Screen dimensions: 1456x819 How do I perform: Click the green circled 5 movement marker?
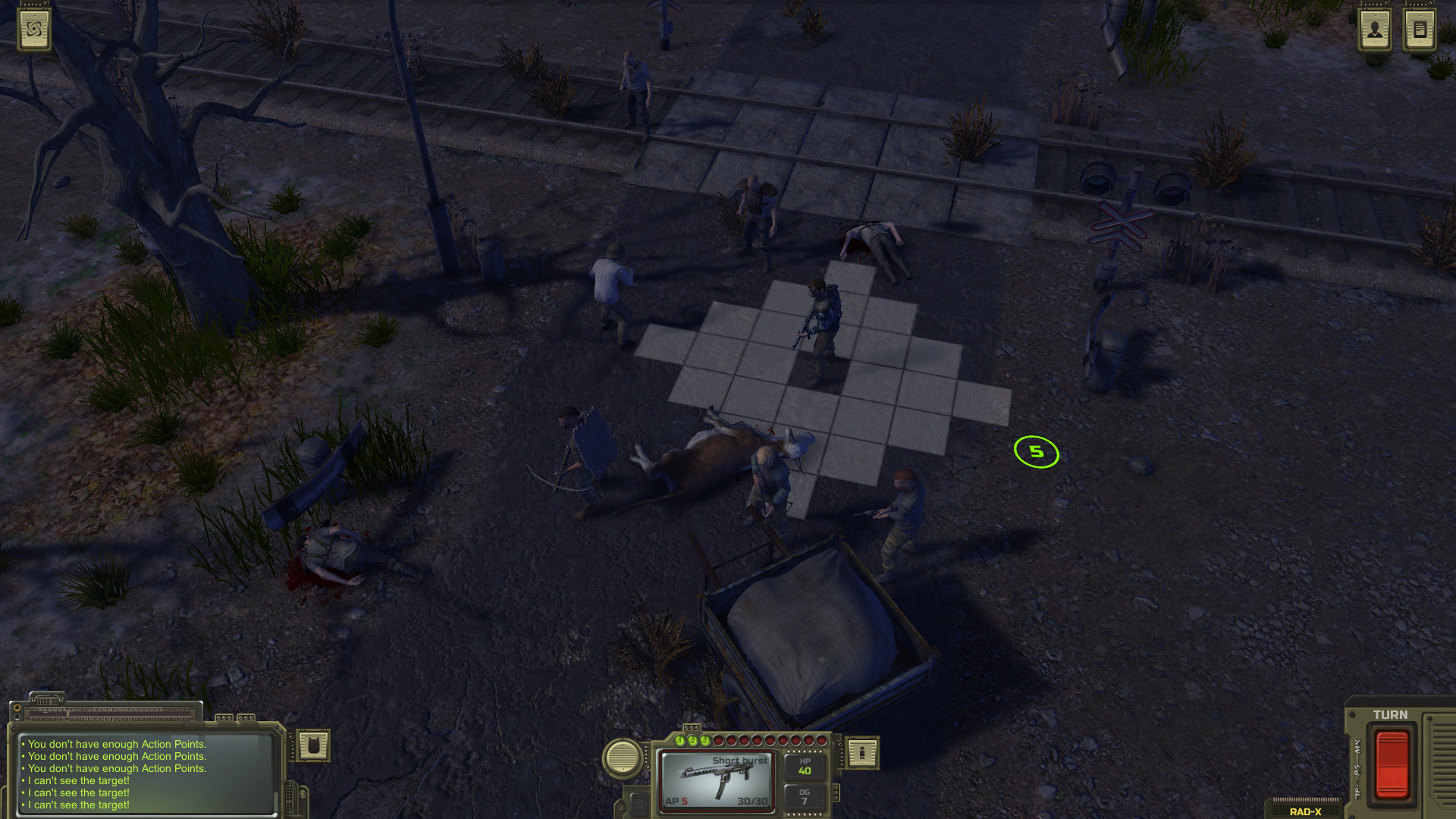coord(1038,452)
